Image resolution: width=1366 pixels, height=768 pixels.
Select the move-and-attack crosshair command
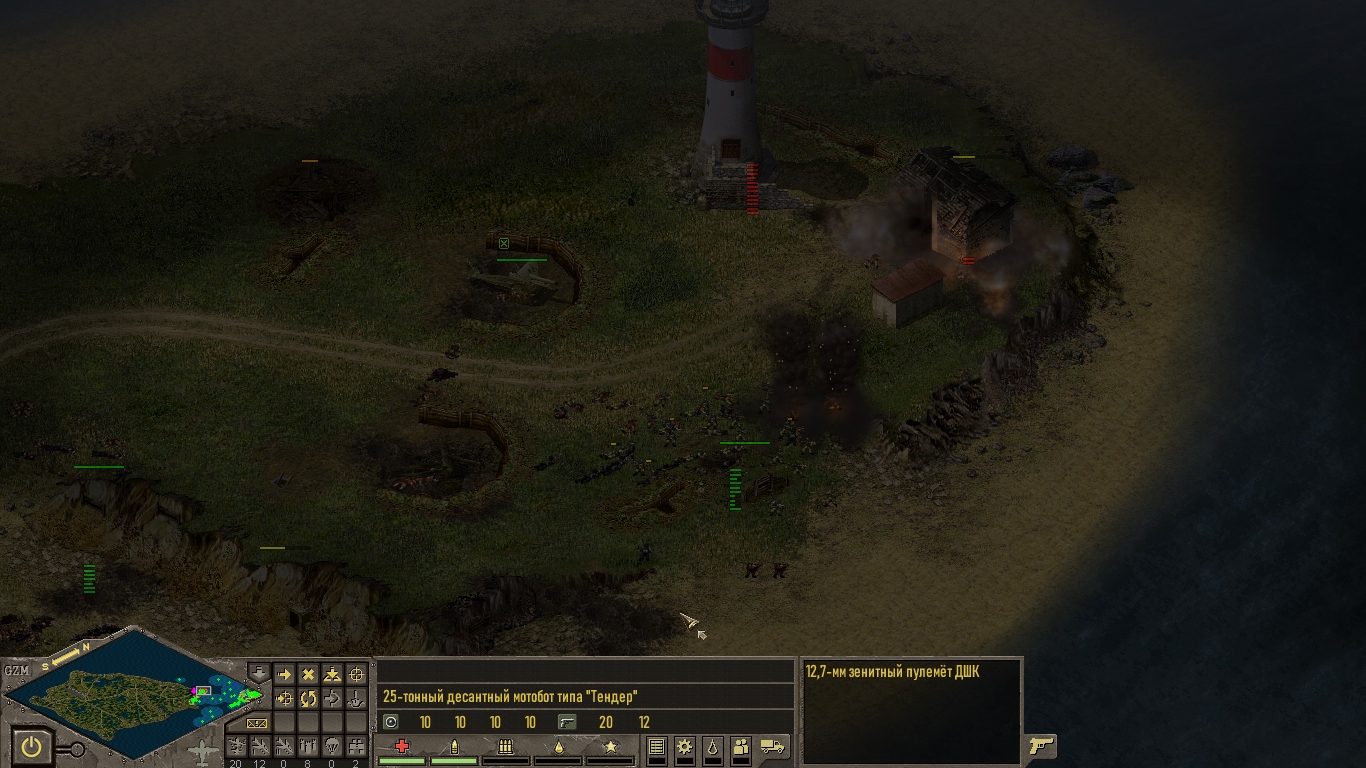pos(284,698)
